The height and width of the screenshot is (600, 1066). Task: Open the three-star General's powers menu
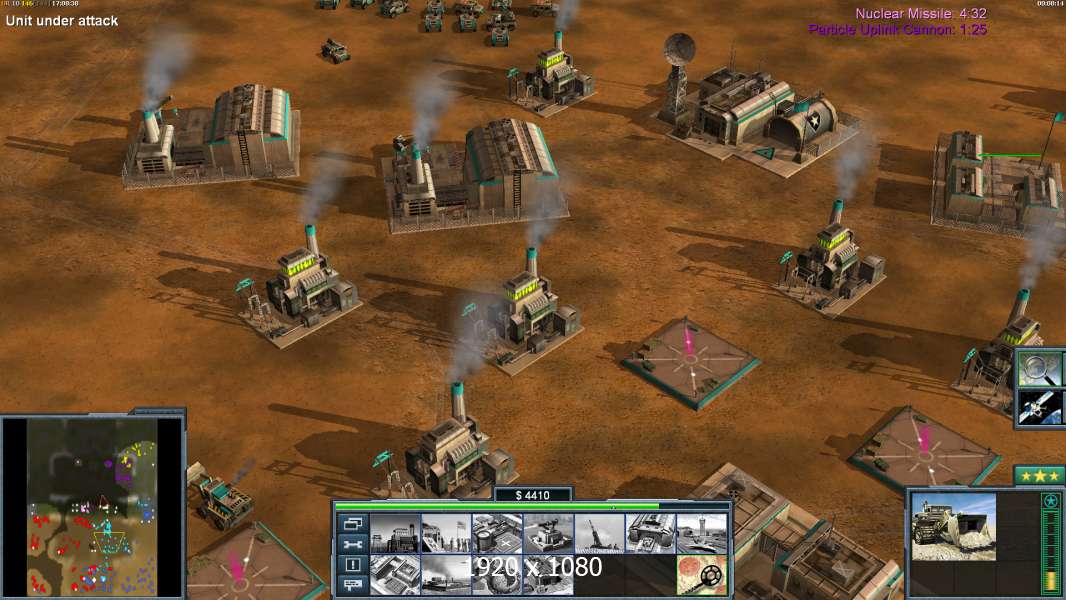(1038, 475)
